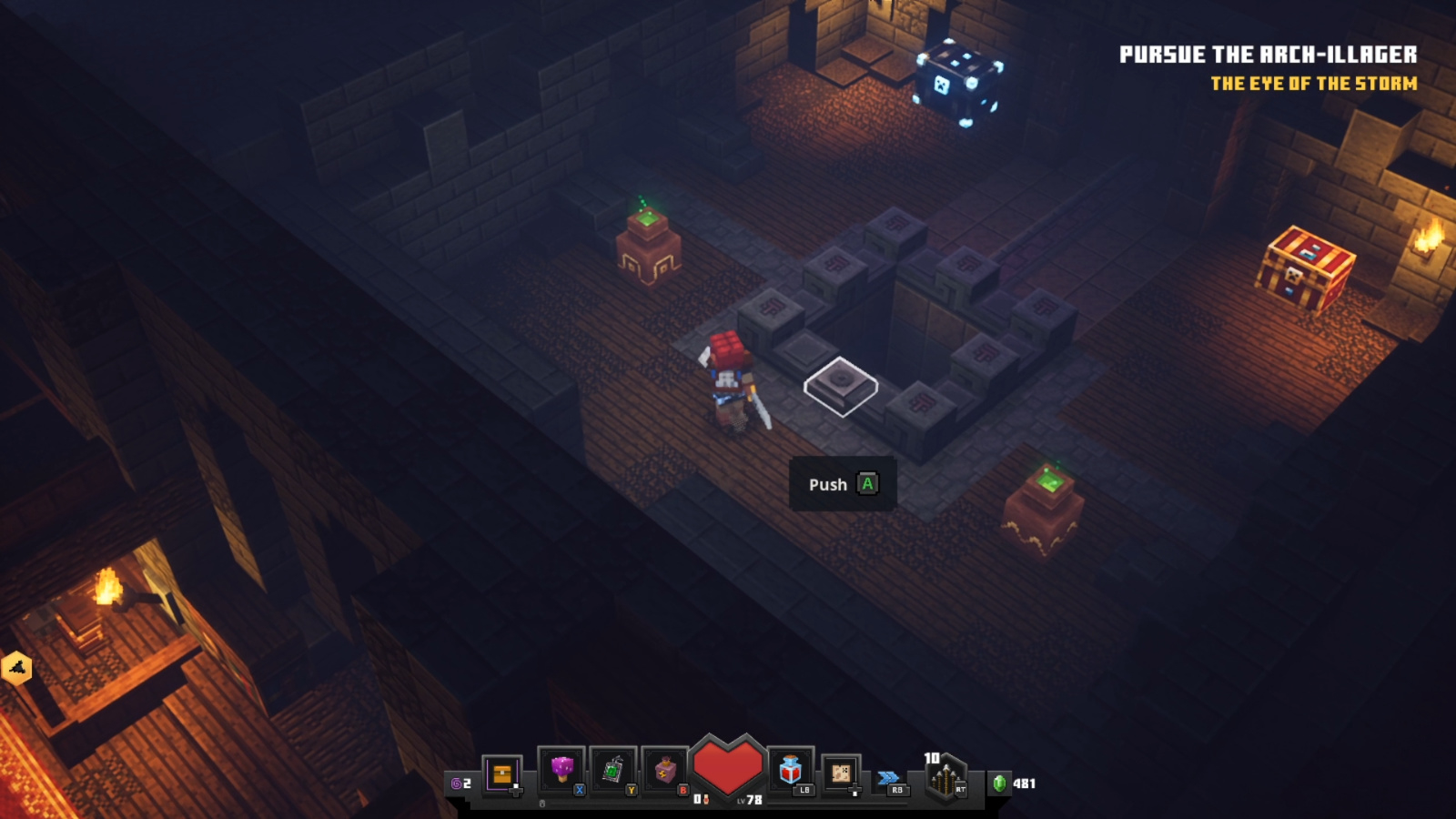This screenshot has width=1456, height=819.
Task: Click the LB button label on the potion slot
Action: tap(804, 791)
